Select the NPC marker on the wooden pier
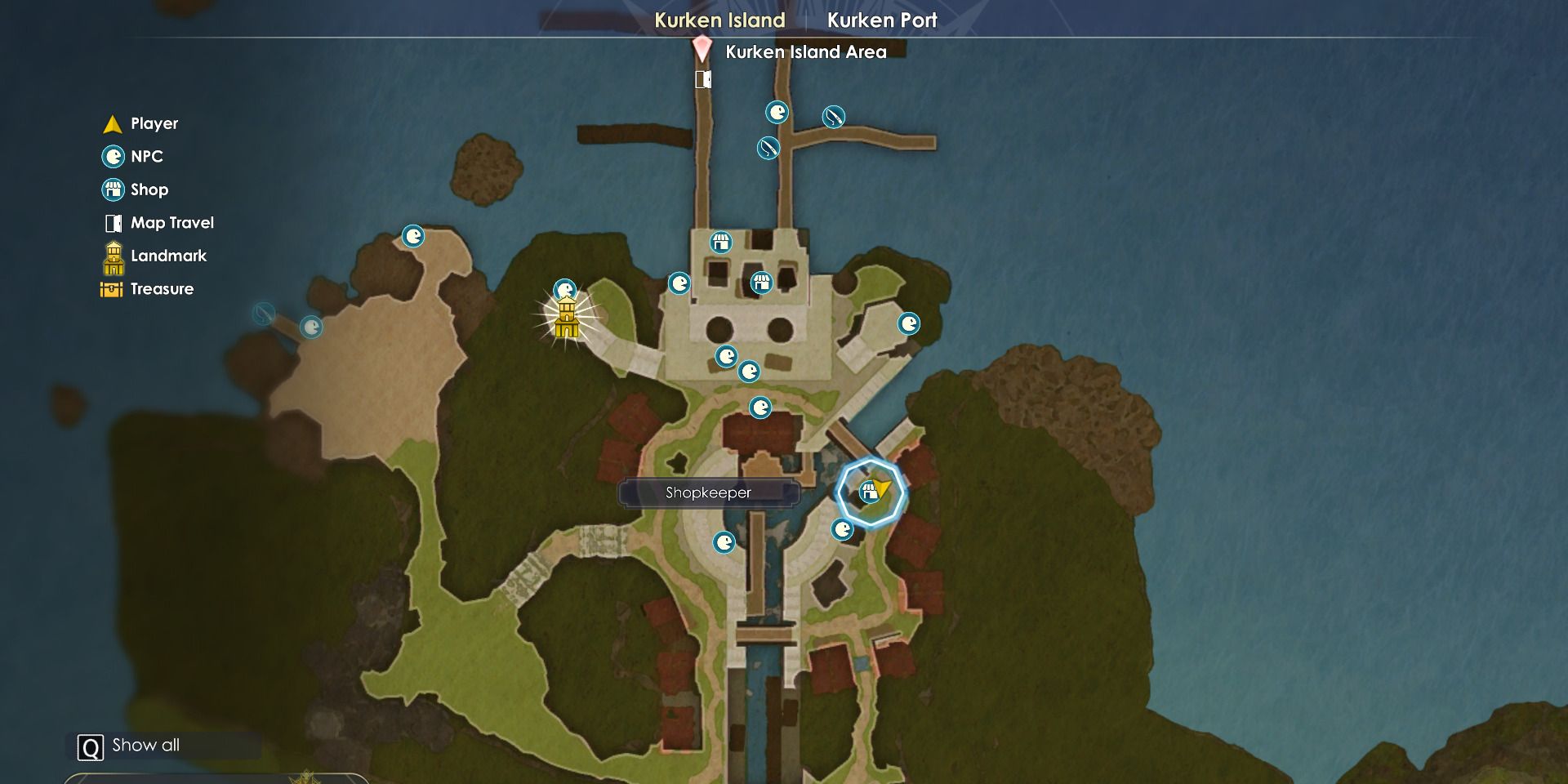The image size is (1568, 784). click(777, 112)
